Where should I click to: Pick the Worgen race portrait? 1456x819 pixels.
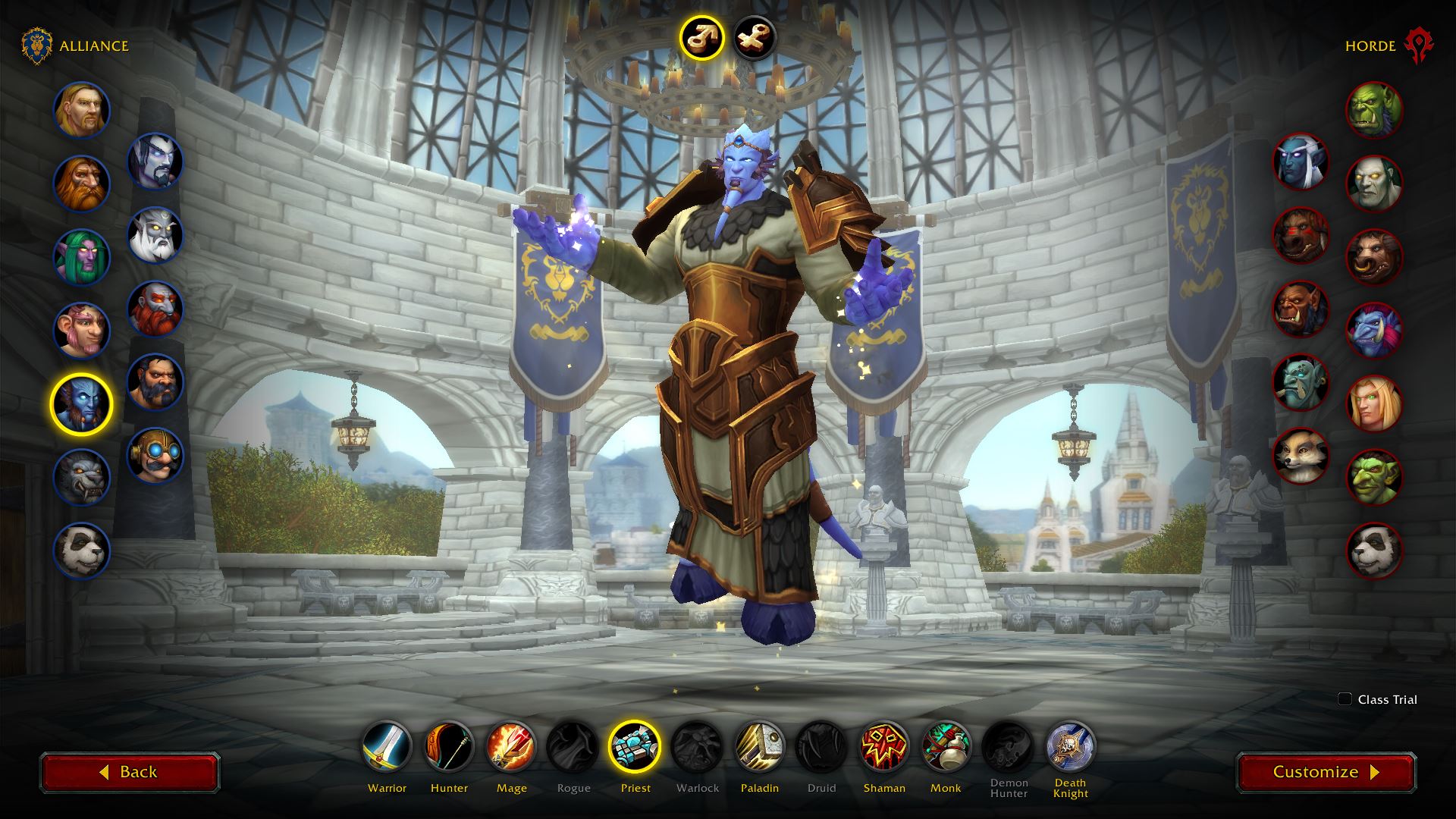tap(81, 477)
